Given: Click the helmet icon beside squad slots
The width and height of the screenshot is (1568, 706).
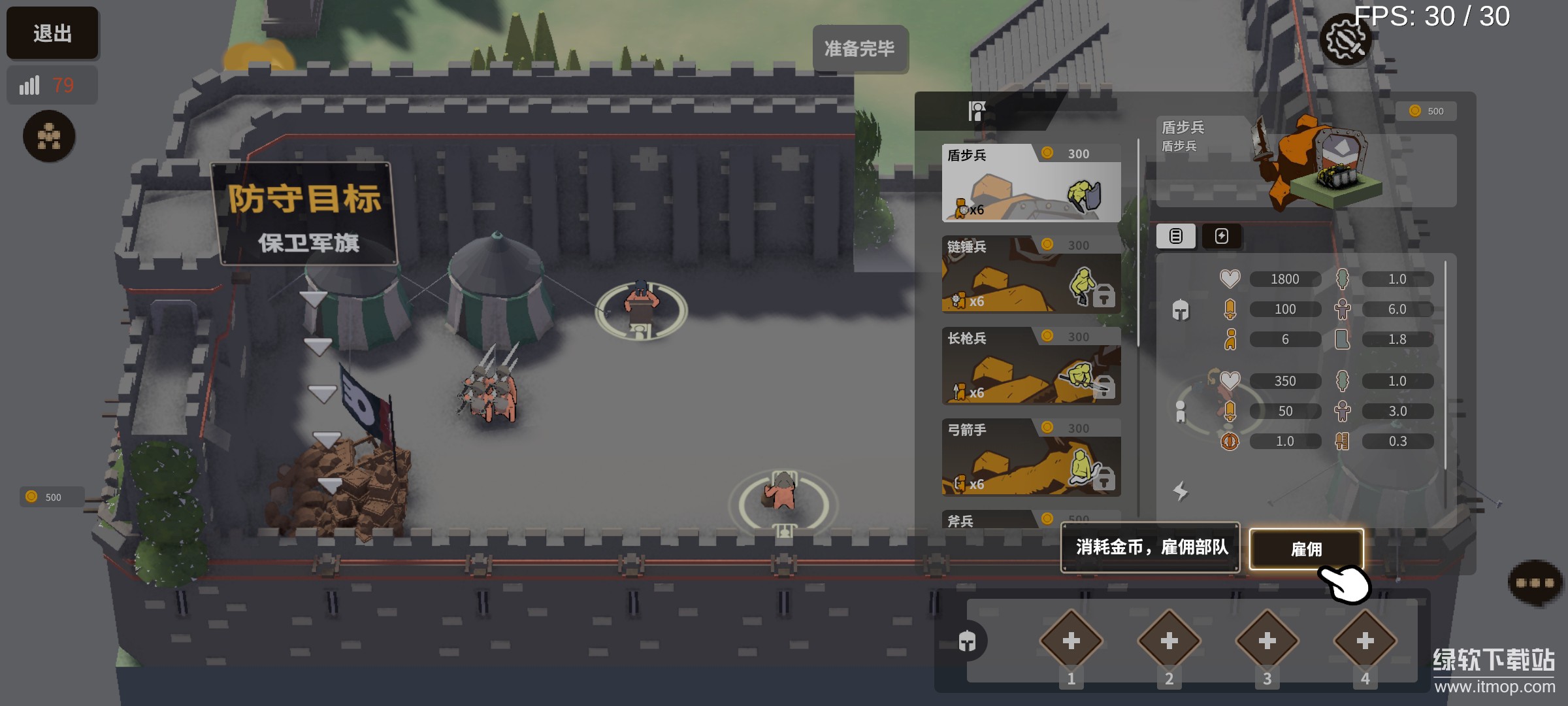Looking at the screenshot, I should pos(967,641).
